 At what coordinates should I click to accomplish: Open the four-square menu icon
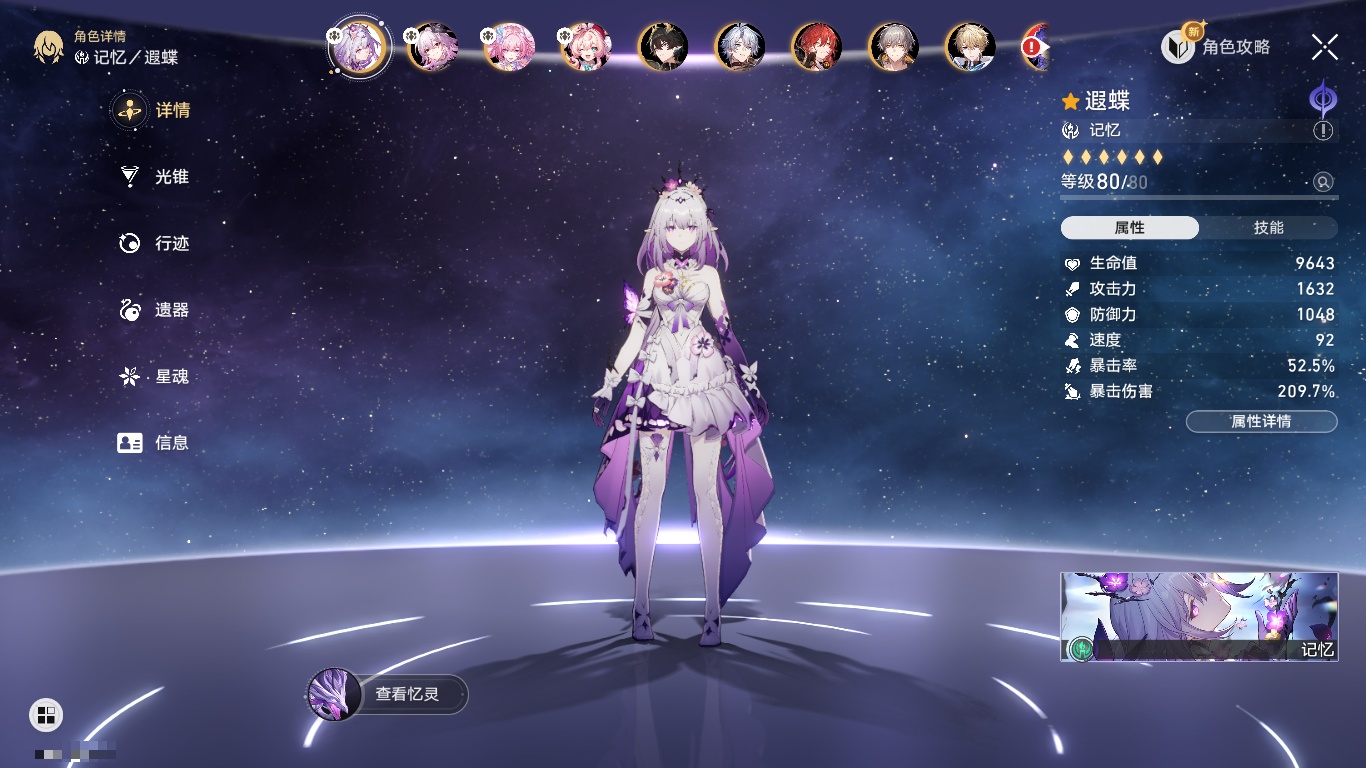(46, 714)
